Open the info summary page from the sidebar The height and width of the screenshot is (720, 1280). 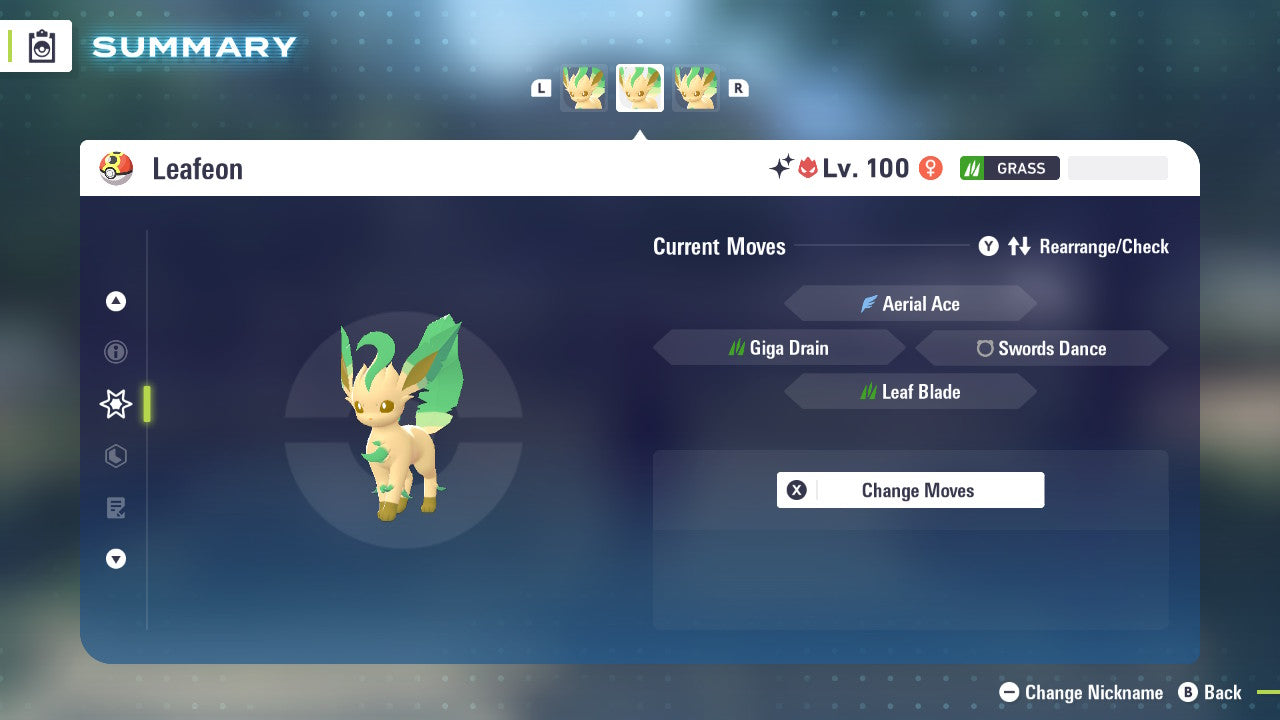(x=116, y=352)
